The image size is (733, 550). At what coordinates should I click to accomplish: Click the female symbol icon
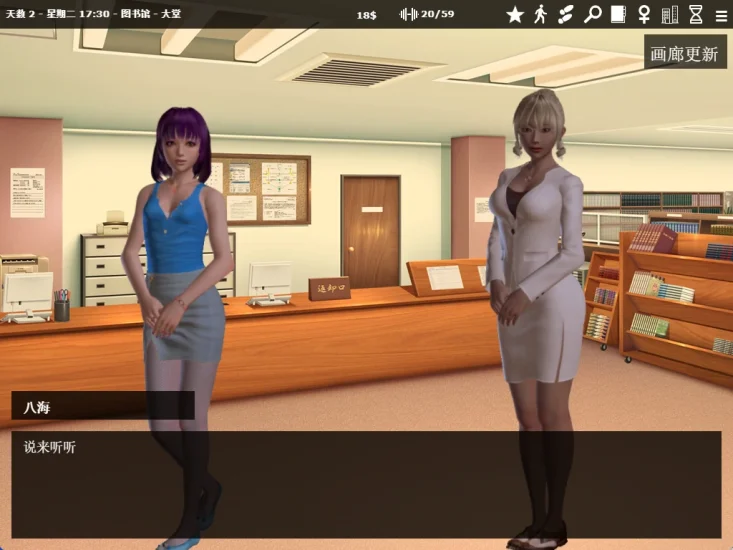[x=644, y=14]
